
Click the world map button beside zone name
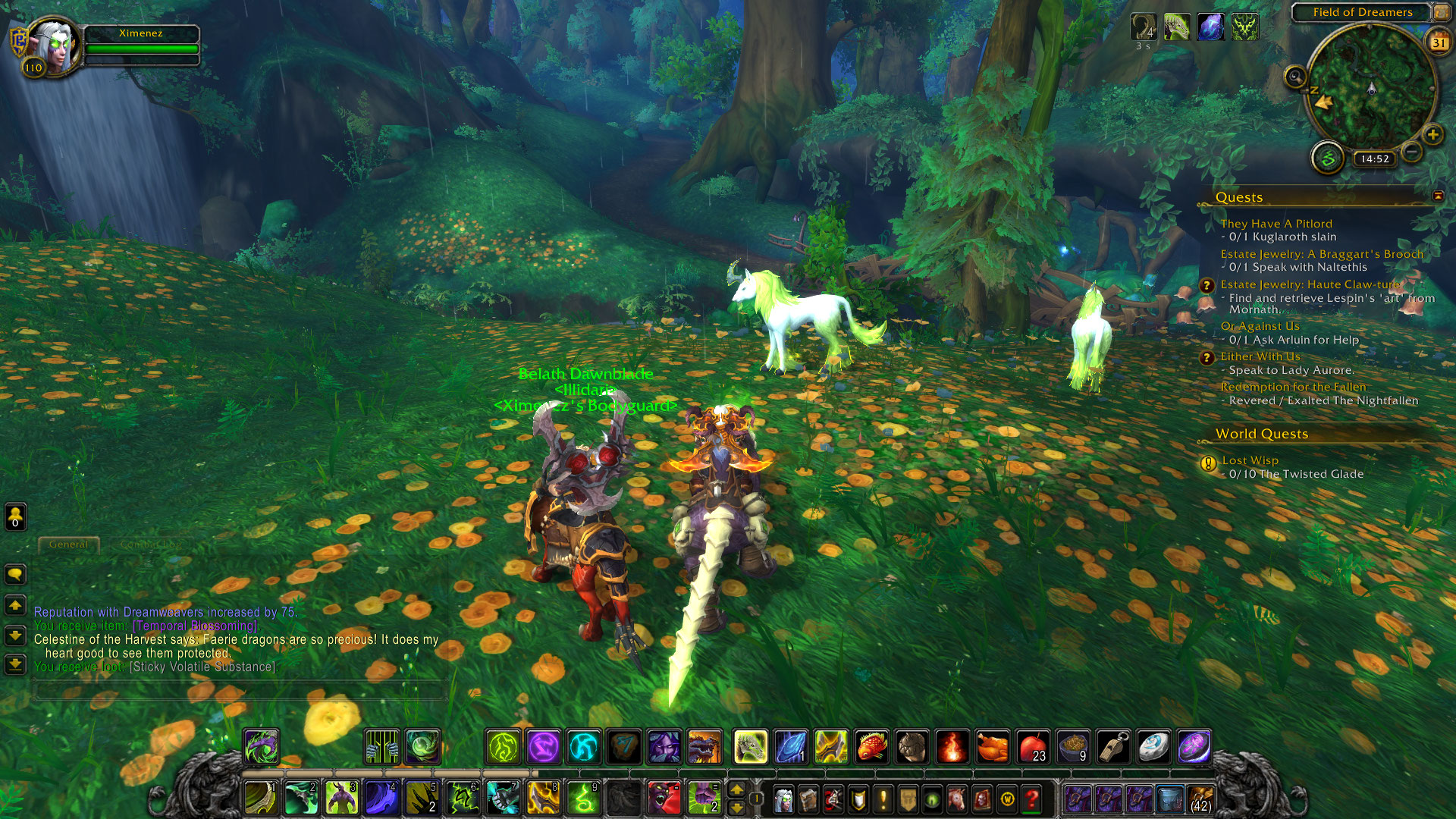1440,12
